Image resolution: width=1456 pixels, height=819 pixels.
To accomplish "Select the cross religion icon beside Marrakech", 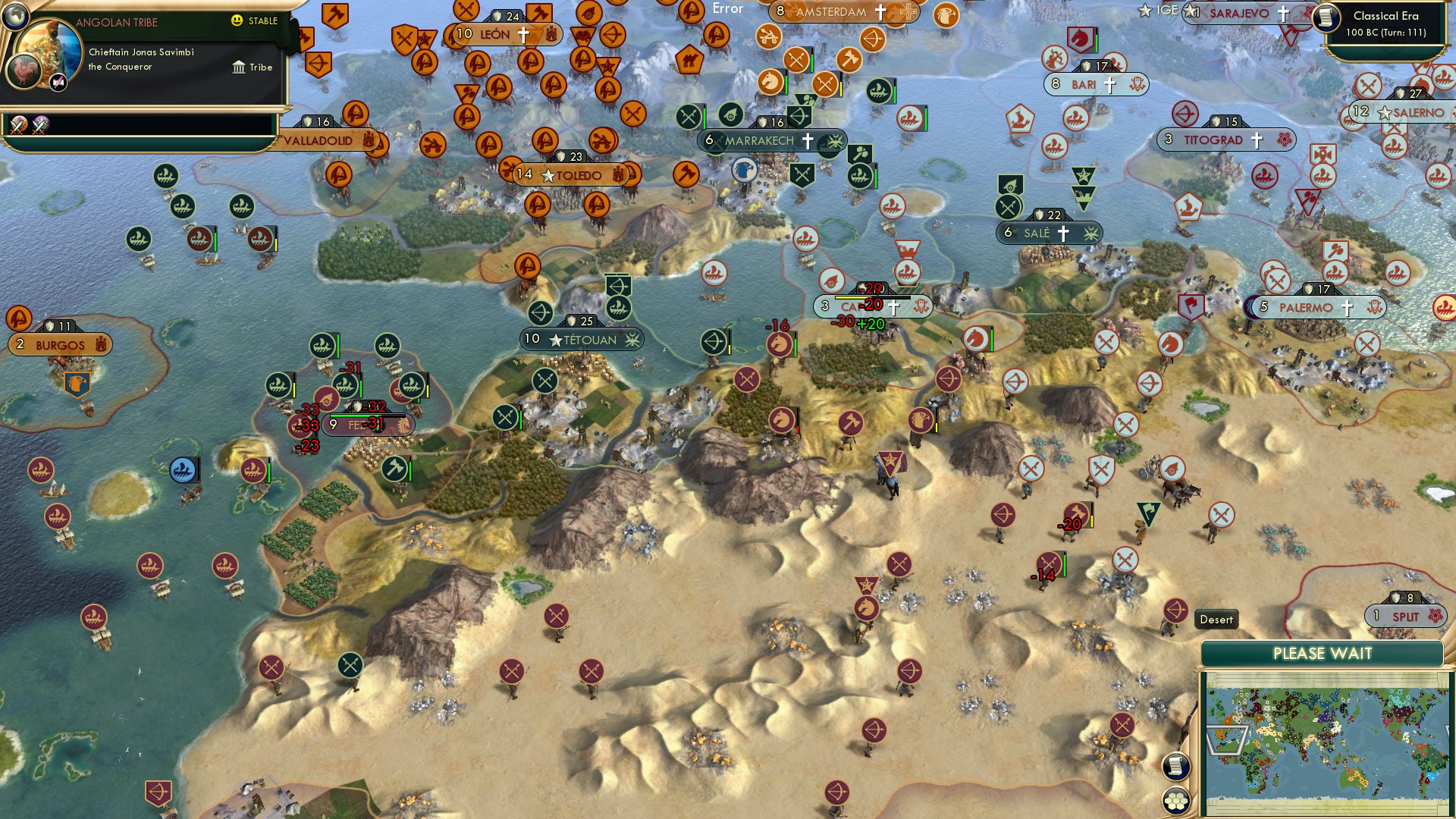I will (808, 140).
